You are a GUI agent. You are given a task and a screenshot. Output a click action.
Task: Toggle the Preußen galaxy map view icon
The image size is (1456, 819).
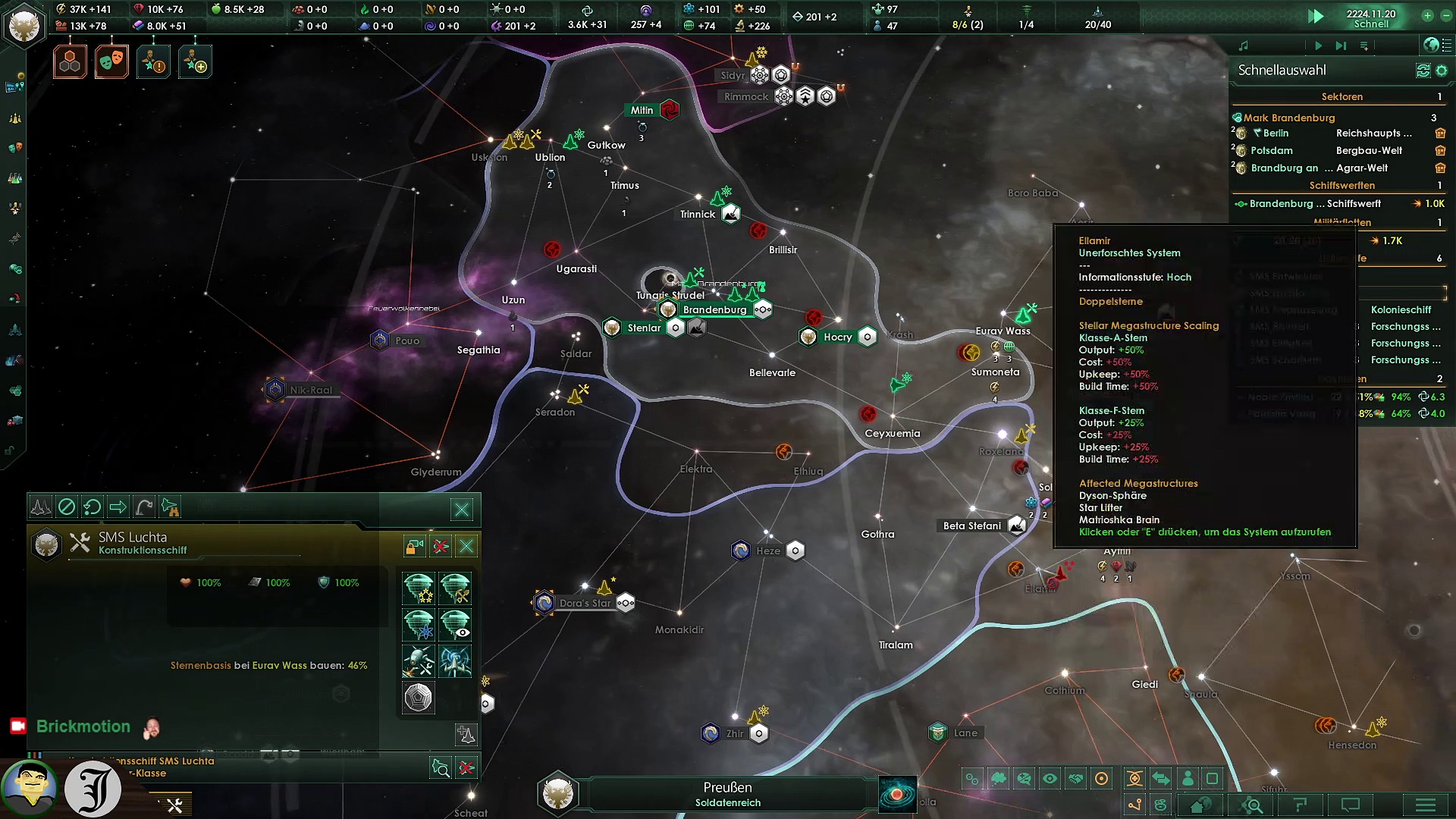tap(897, 794)
